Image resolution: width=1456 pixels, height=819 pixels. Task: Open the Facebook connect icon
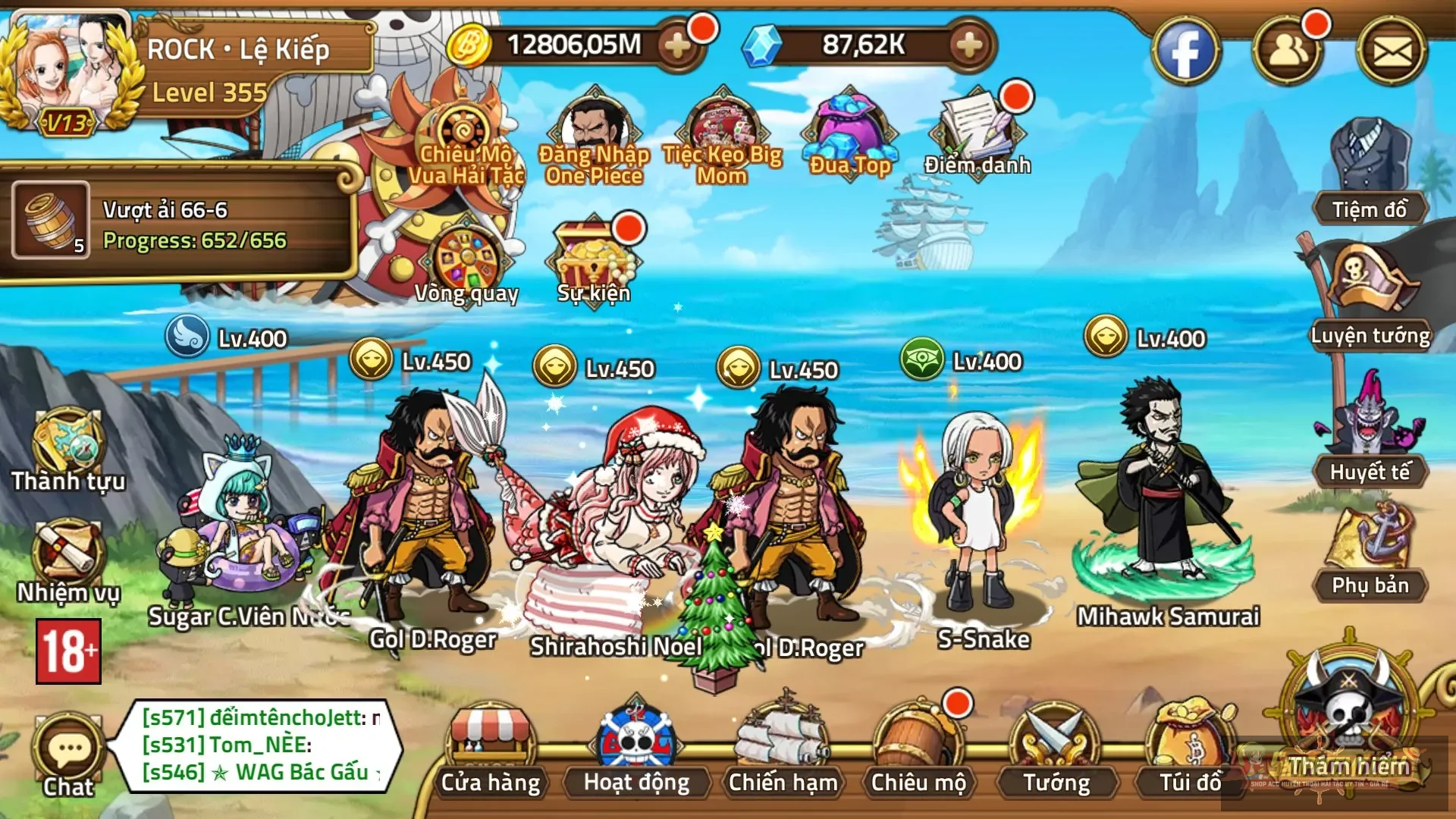(x=1187, y=49)
